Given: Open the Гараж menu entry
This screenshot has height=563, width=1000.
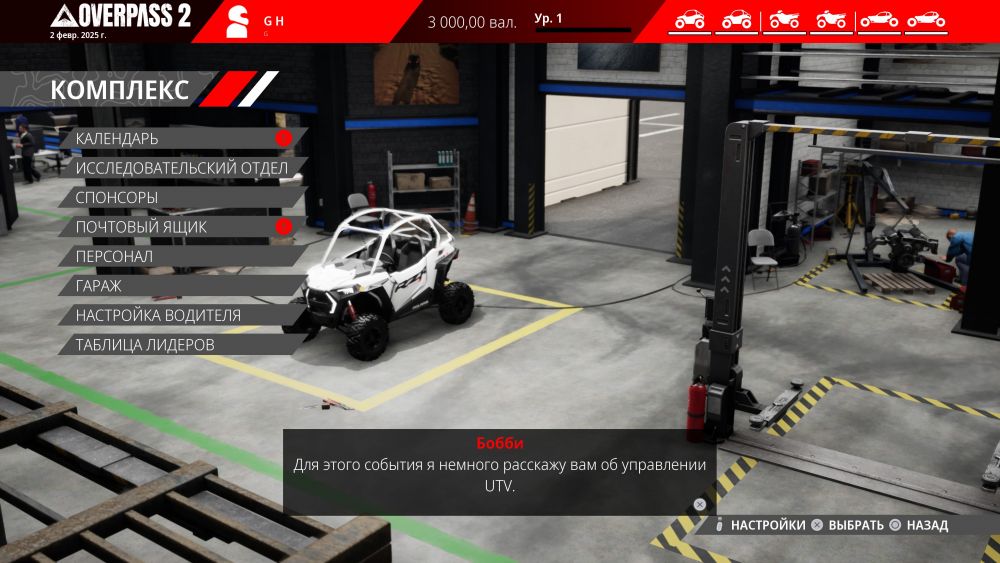Looking at the screenshot, I should point(98,286).
